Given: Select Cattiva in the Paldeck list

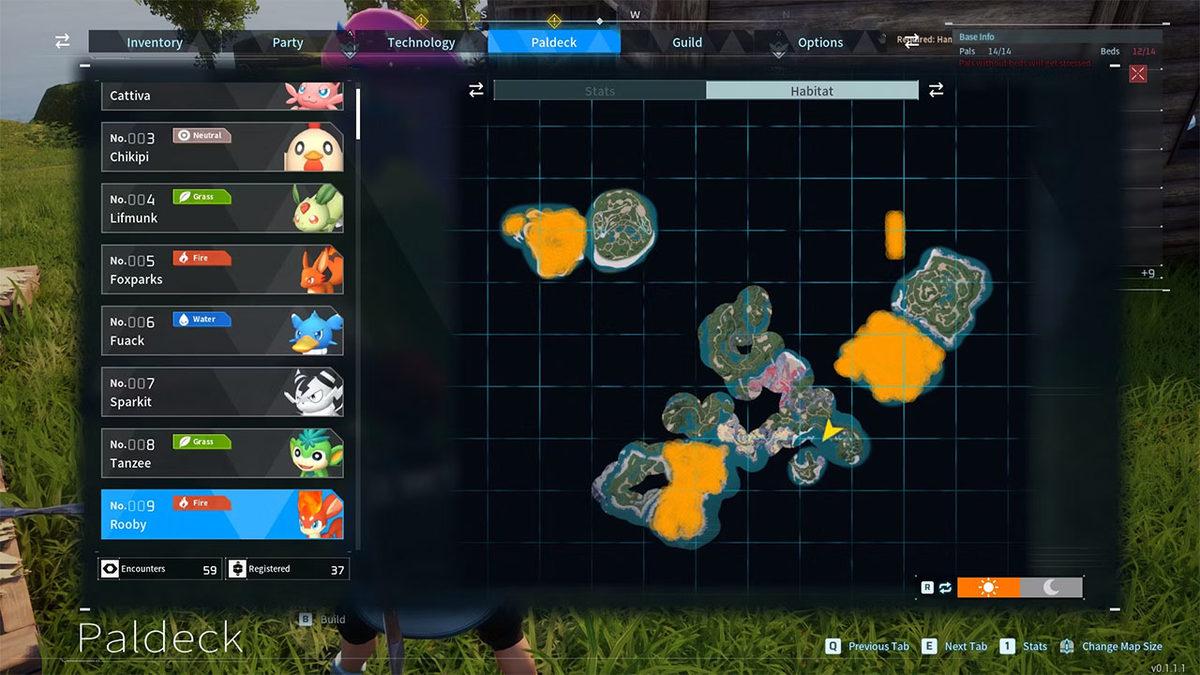Looking at the screenshot, I should tap(222, 96).
